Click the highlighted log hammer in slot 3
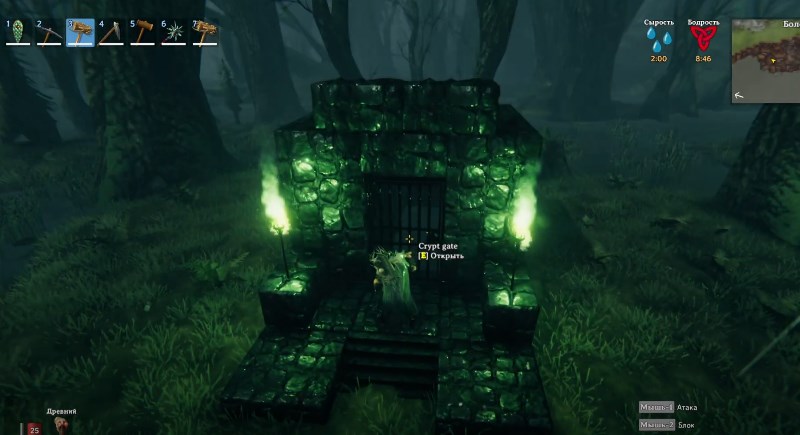 (x=80, y=31)
